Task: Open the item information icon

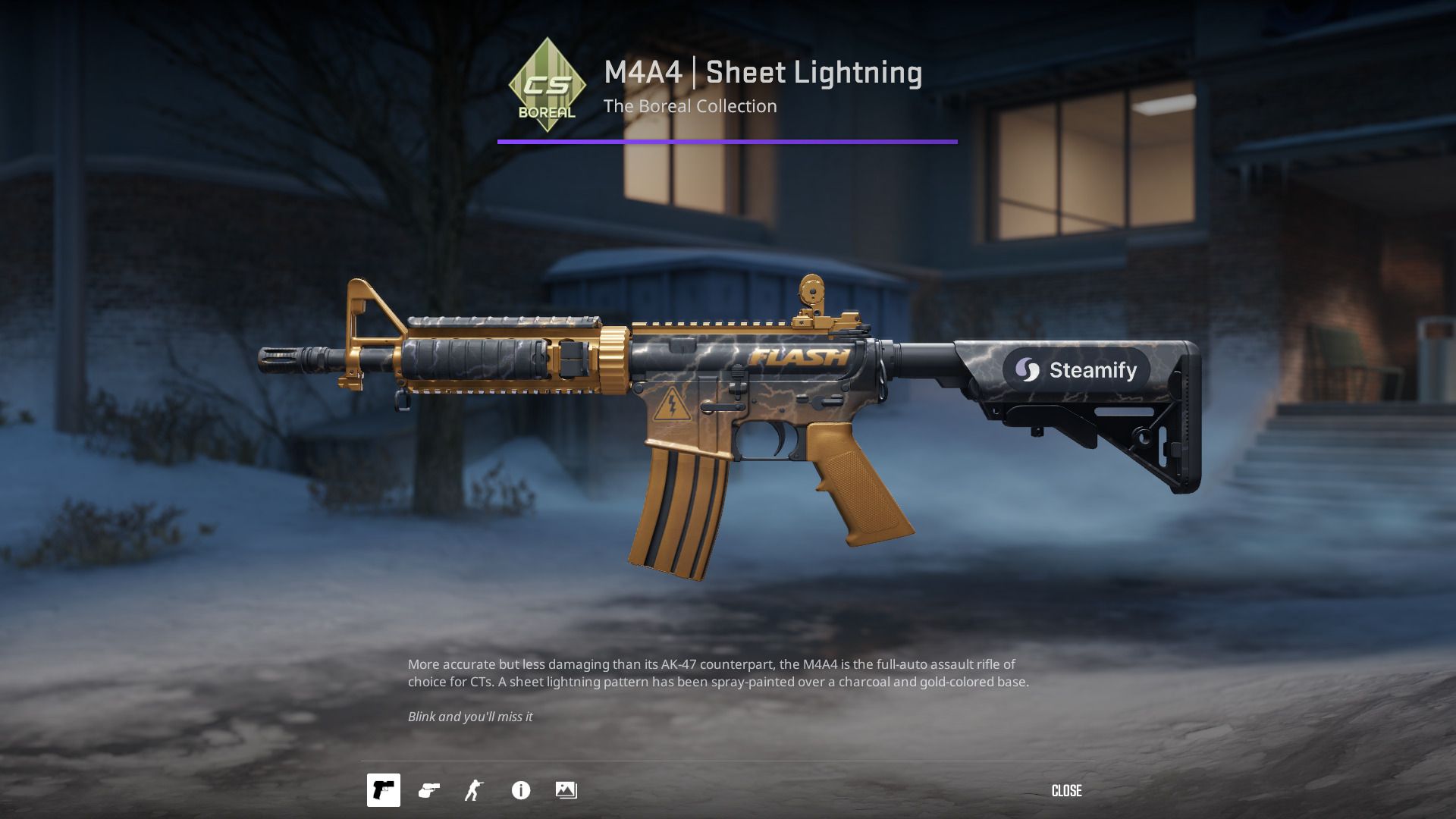Action: 521,790
